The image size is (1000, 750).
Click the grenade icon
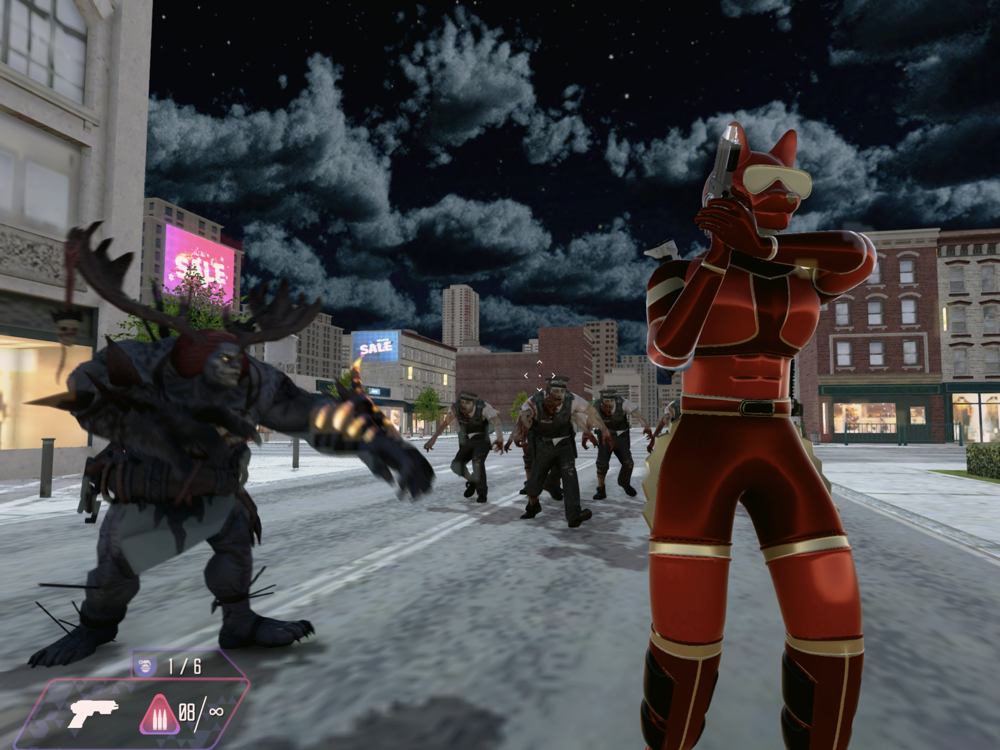pyautogui.click(x=146, y=665)
